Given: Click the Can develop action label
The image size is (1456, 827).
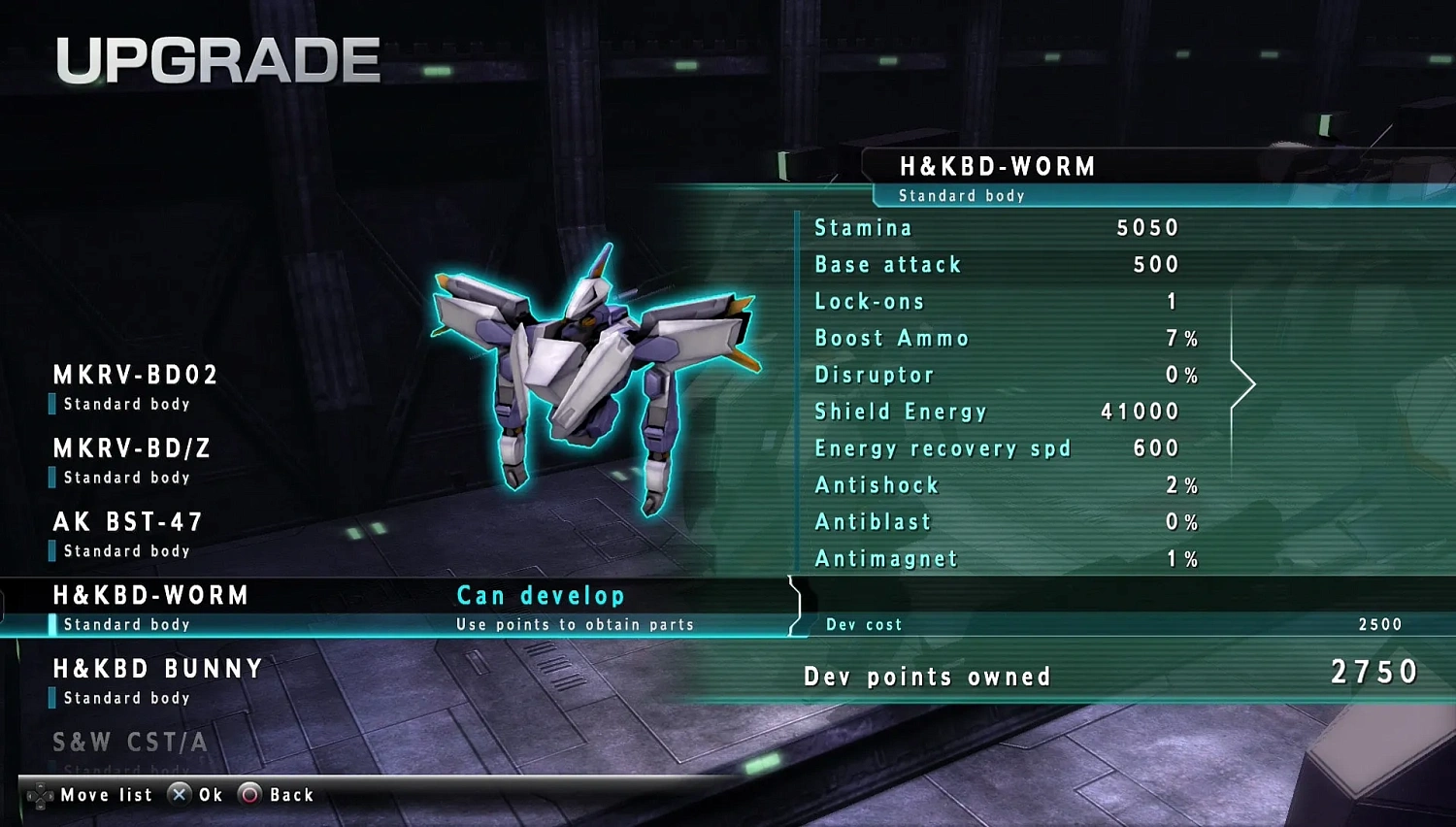Looking at the screenshot, I should point(539,595).
